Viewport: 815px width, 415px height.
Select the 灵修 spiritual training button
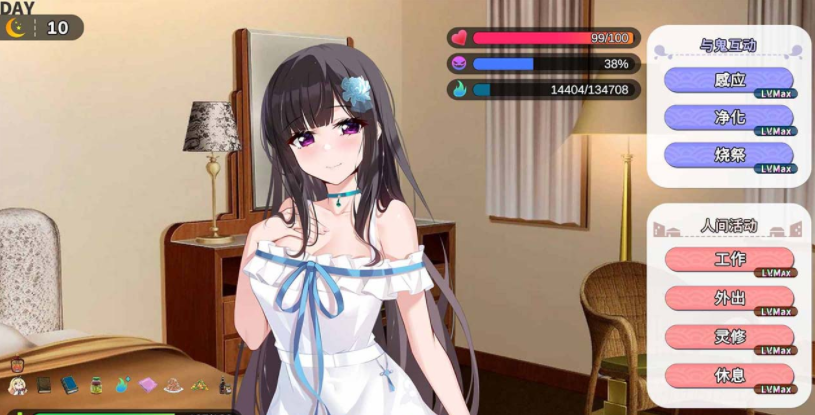[x=729, y=337]
